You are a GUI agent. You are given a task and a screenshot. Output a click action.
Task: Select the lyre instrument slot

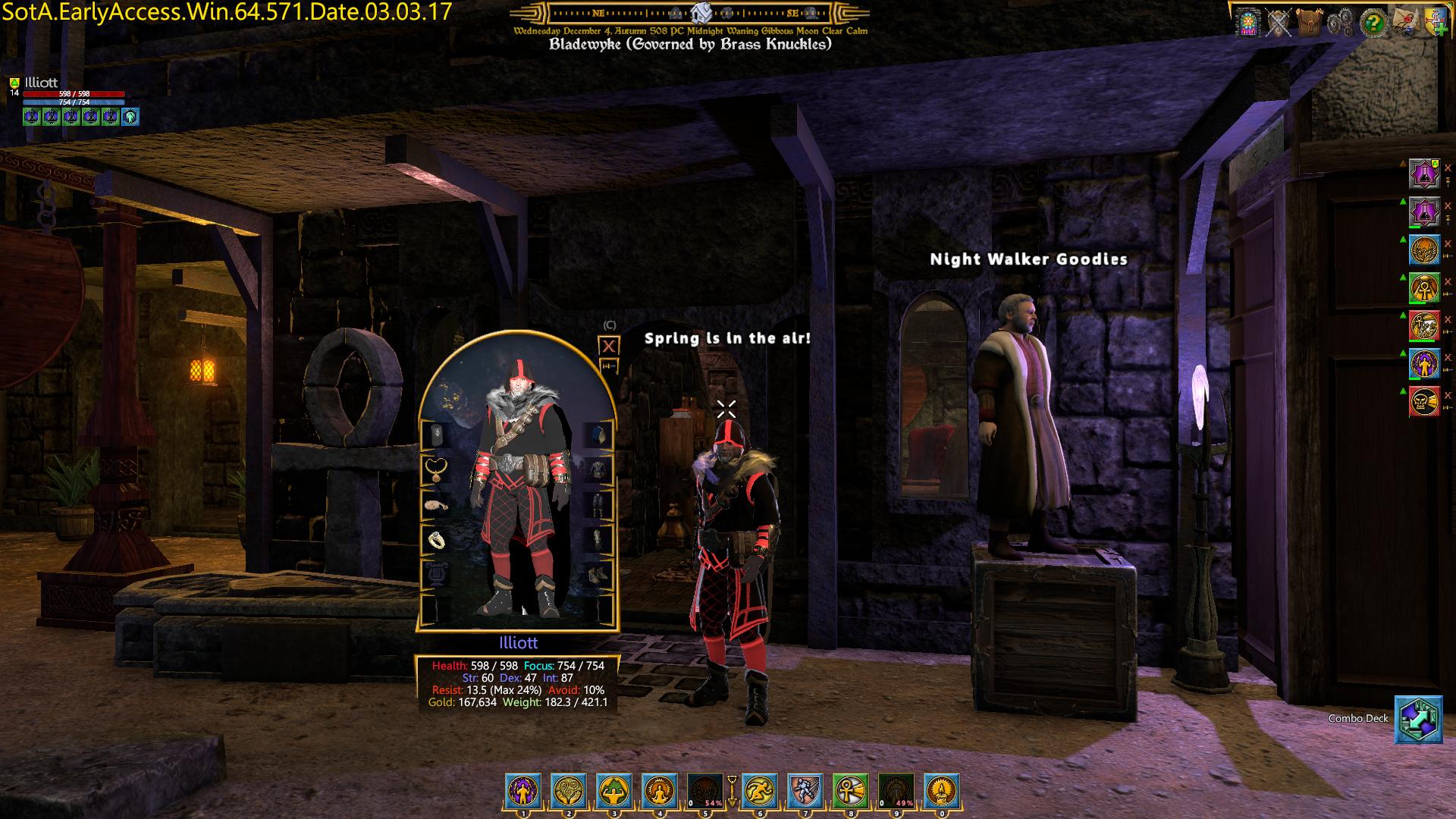coord(436,574)
